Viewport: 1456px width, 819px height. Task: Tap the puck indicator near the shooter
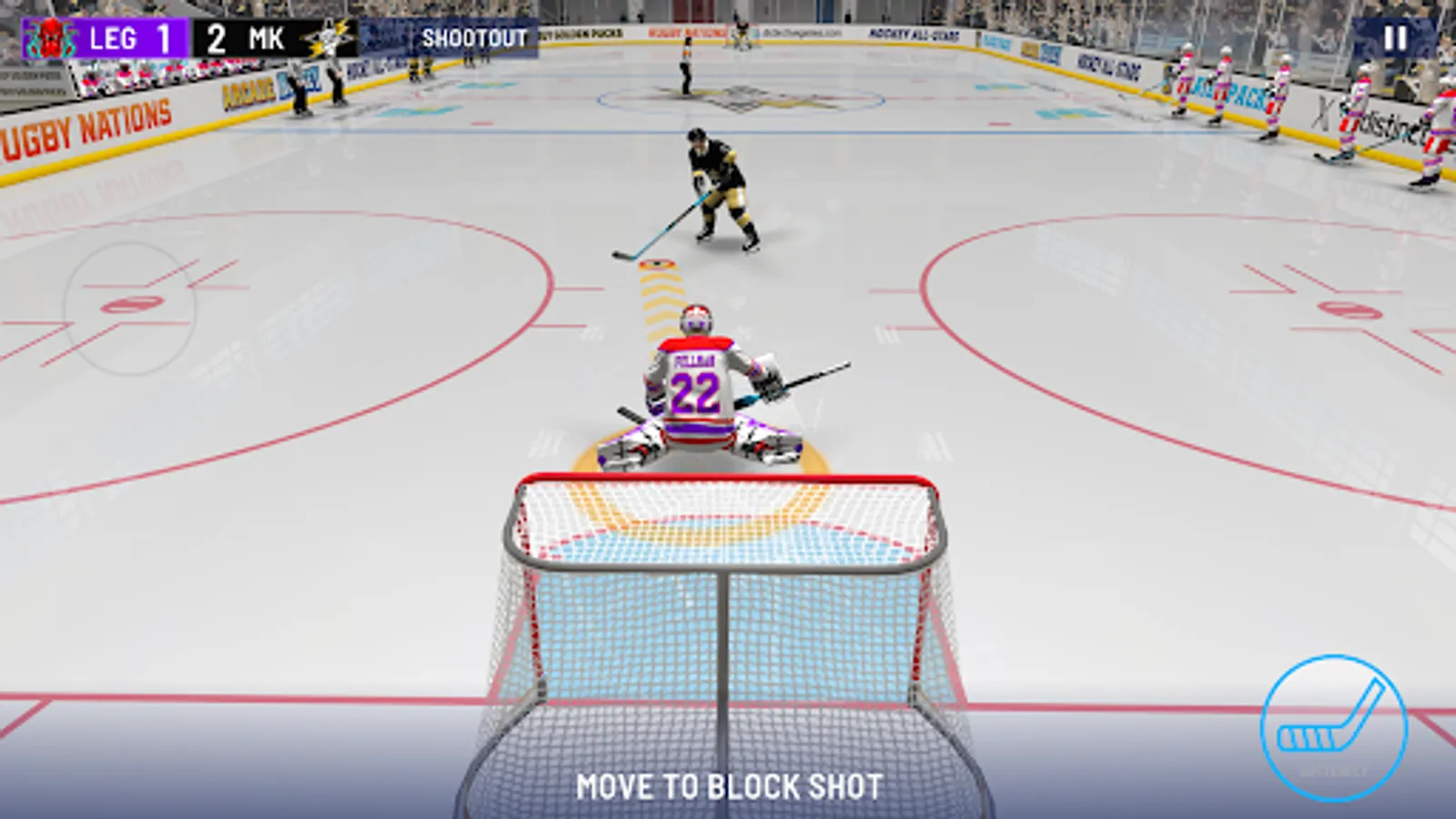(655, 264)
